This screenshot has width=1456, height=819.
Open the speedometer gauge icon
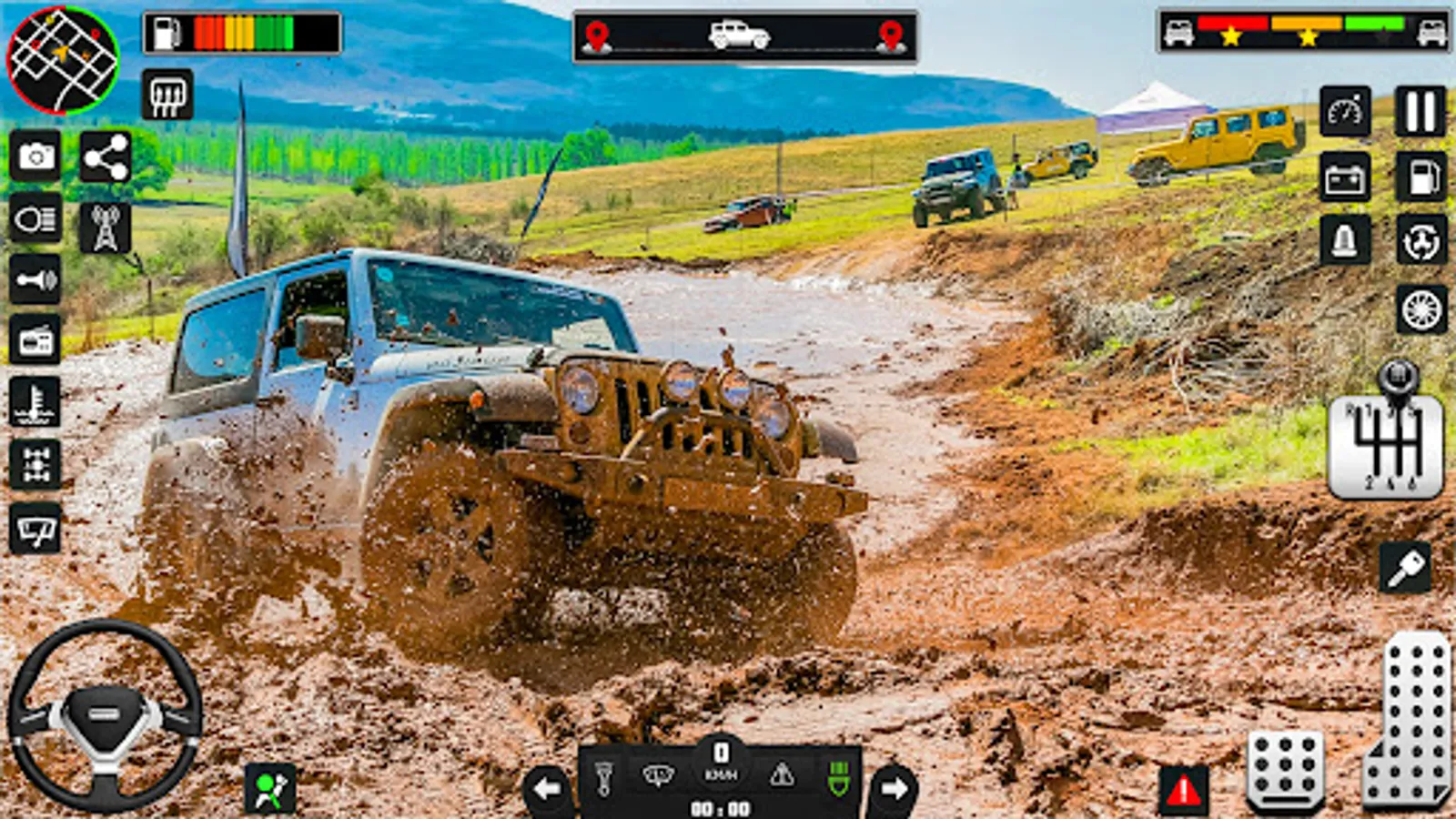[1345, 112]
